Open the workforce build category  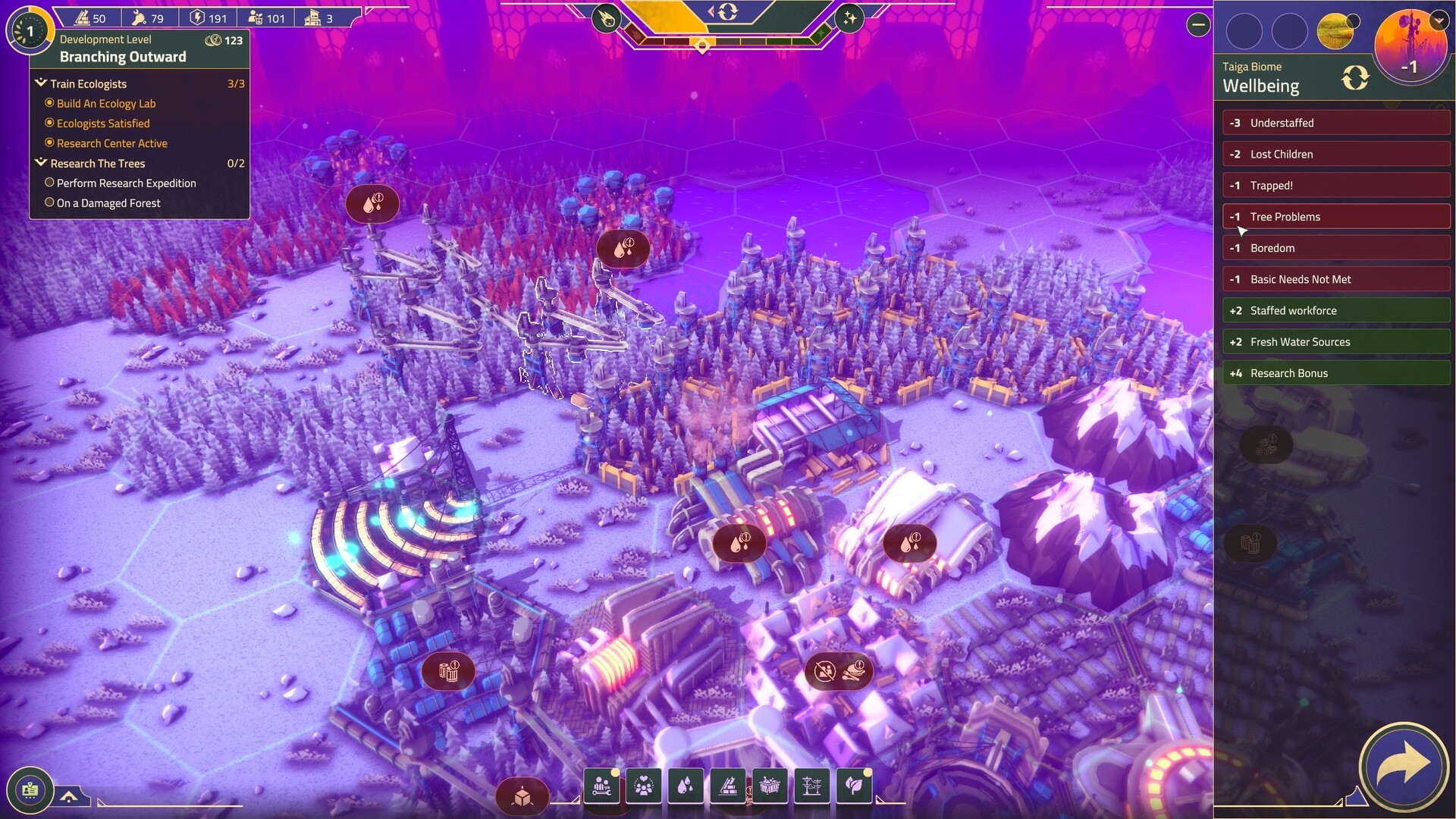(x=603, y=786)
